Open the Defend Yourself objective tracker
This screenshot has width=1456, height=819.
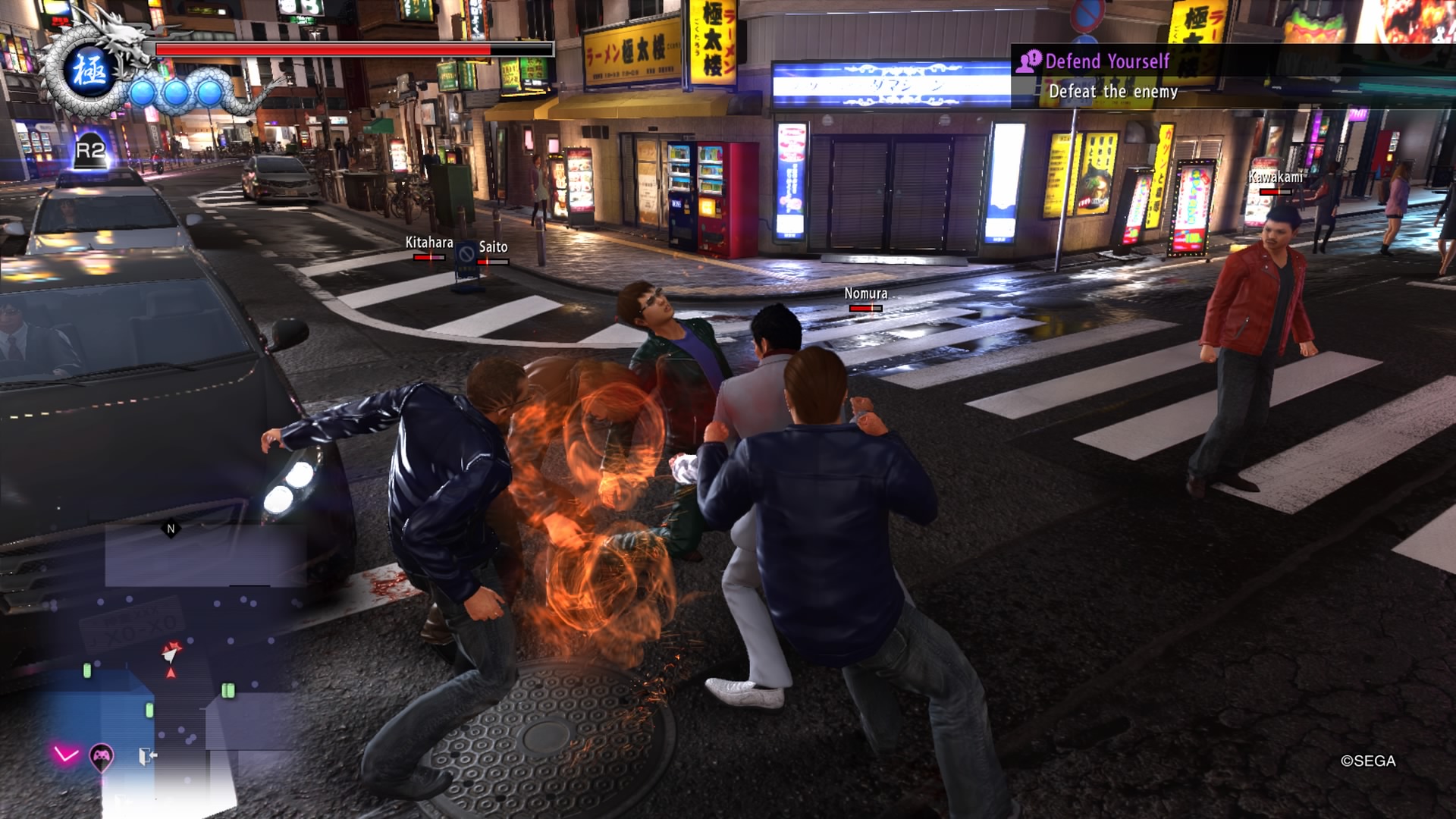click(x=1107, y=76)
